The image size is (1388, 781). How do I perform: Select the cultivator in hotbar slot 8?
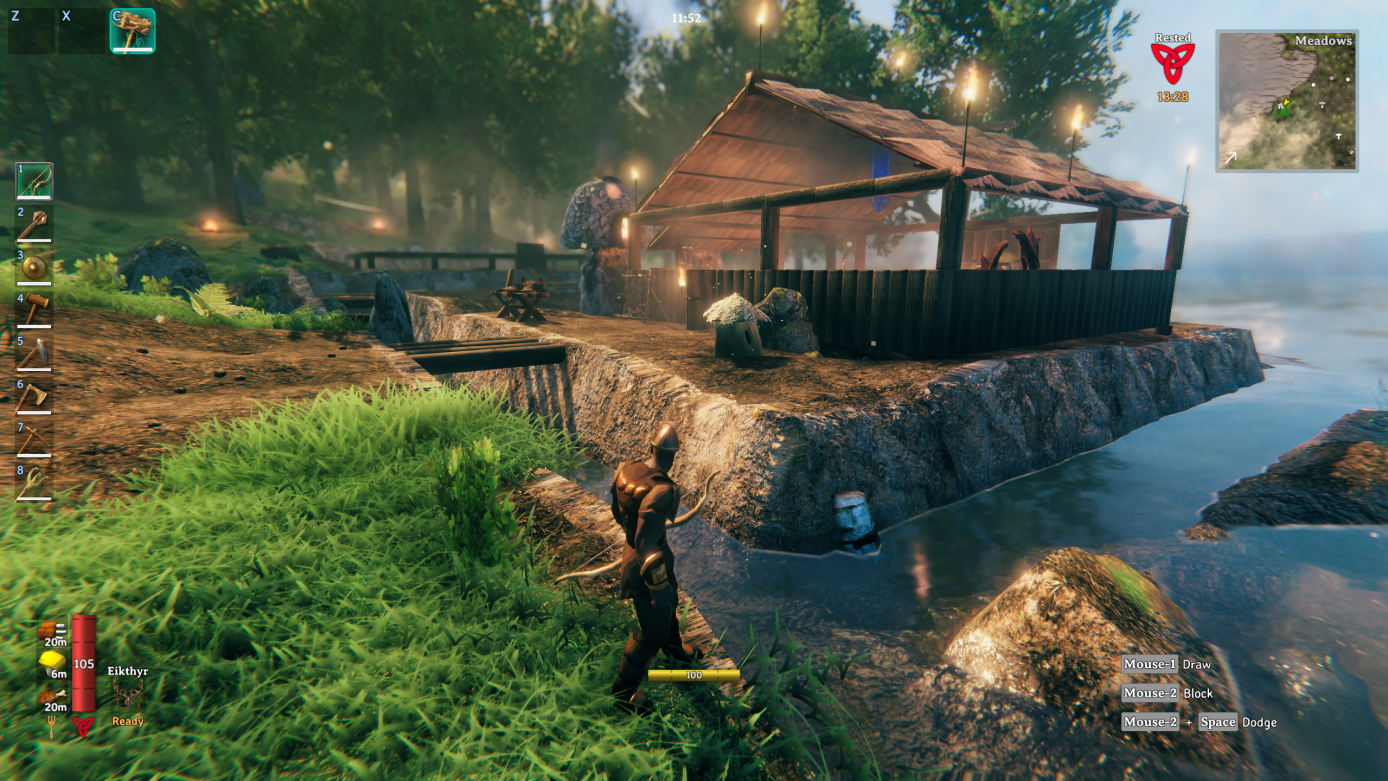pyautogui.click(x=34, y=483)
